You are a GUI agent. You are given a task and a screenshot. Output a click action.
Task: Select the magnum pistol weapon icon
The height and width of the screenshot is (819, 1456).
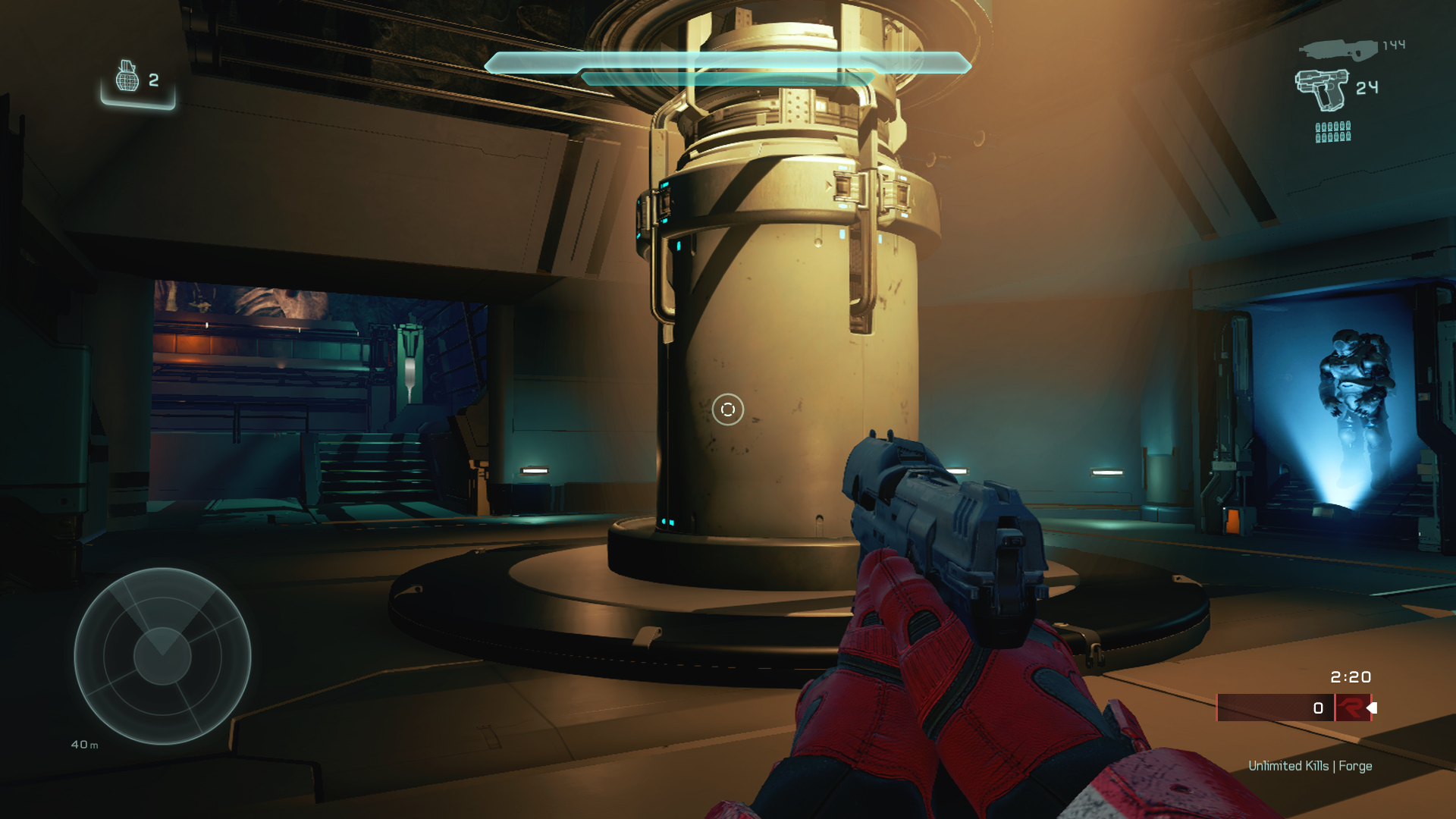tap(1322, 89)
